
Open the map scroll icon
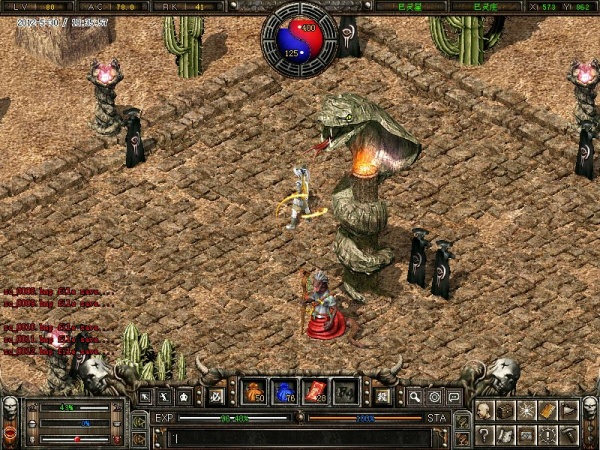pyautogui.click(x=506, y=434)
